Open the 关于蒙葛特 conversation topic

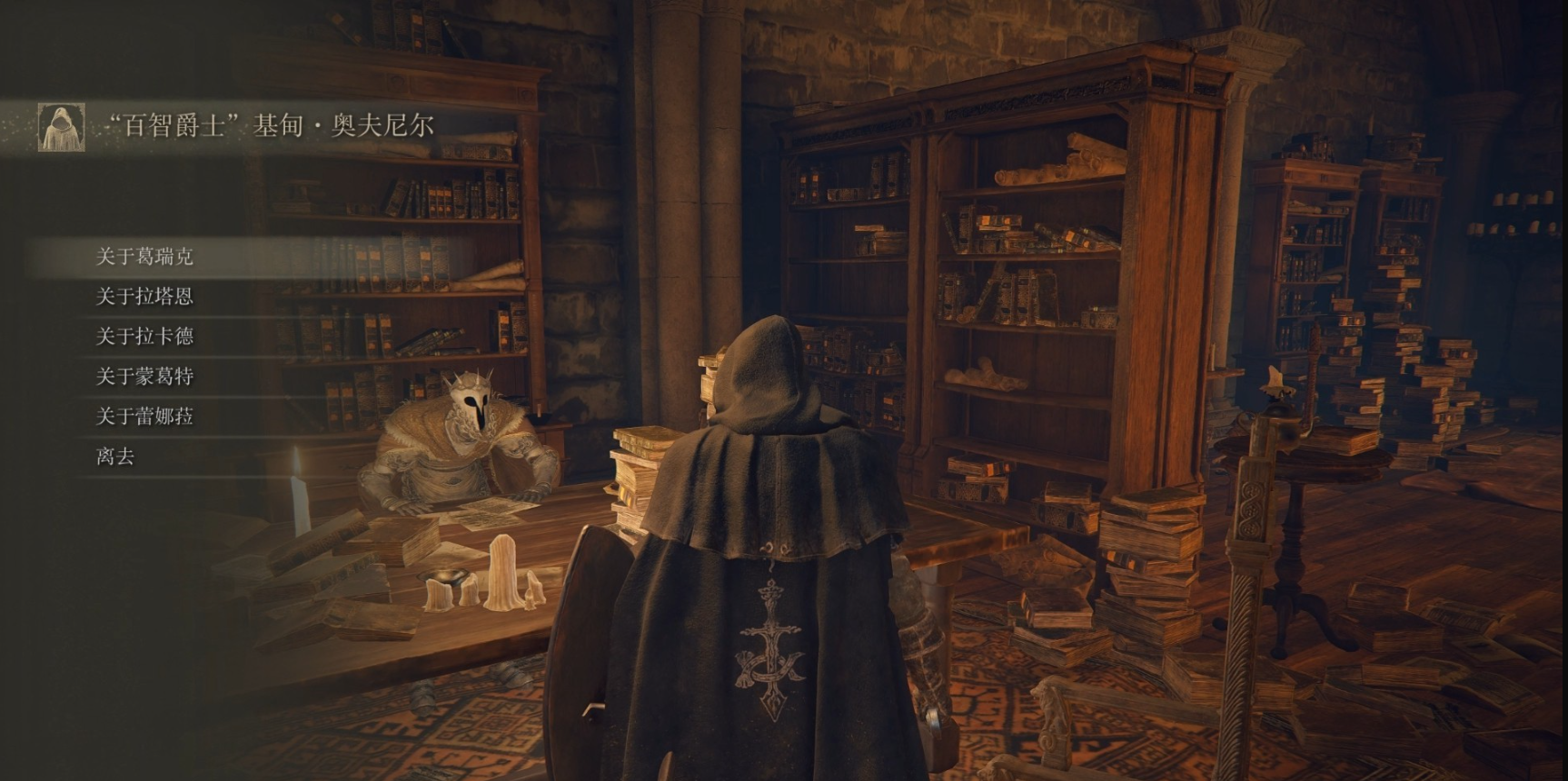145,377
